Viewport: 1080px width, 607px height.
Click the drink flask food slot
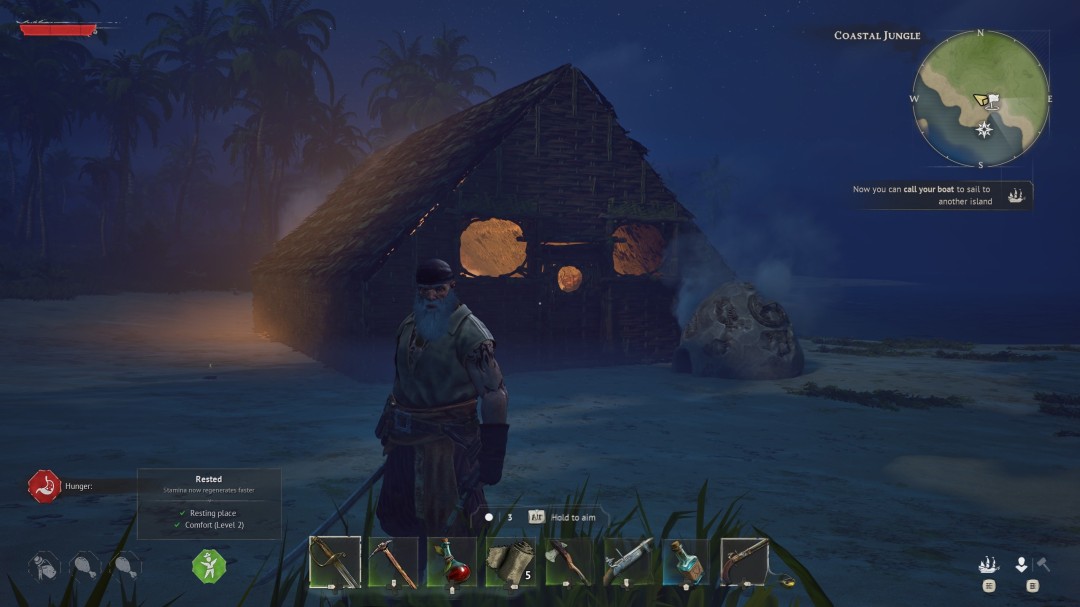click(45, 565)
